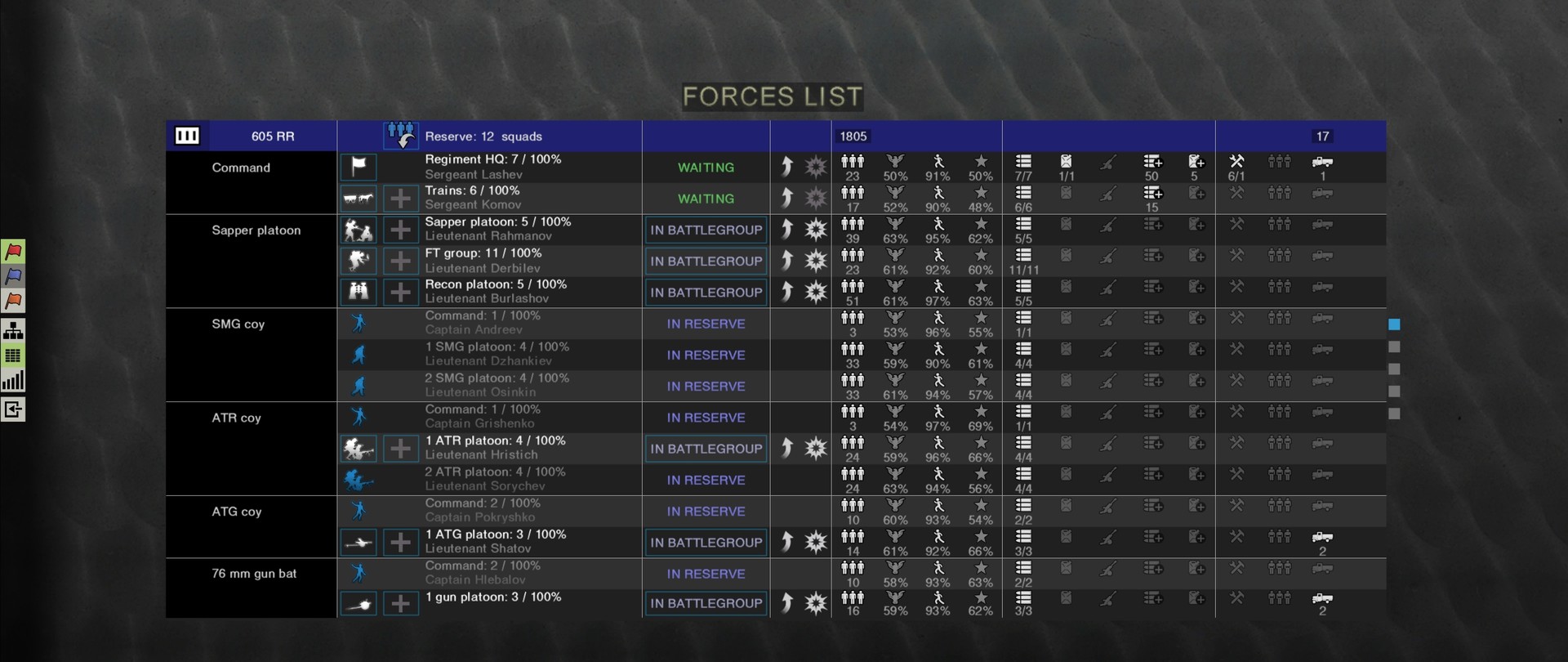Viewport: 1568px width, 662px height.
Task: Select the red flag faction filter
Action: tap(13, 252)
